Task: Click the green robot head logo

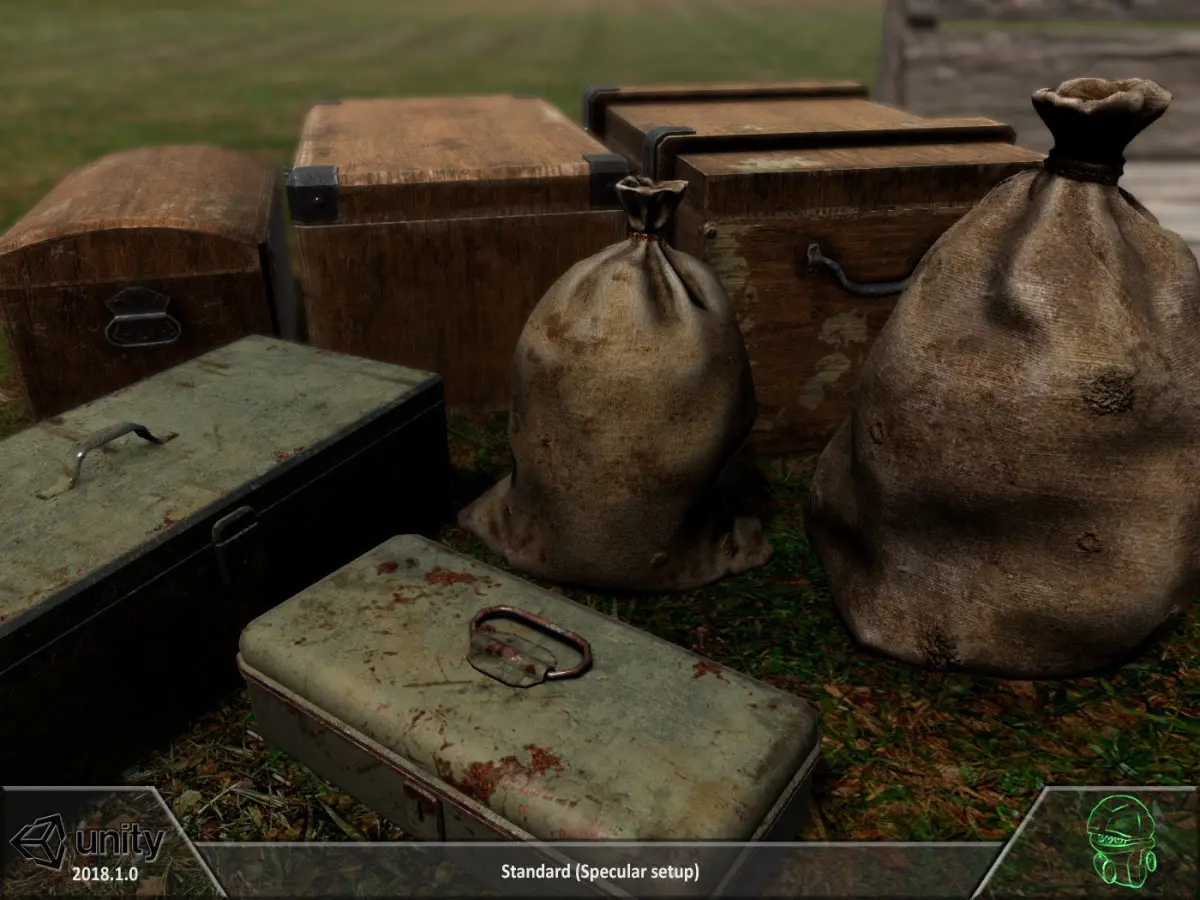Action: pyautogui.click(x=1121, y=839)
